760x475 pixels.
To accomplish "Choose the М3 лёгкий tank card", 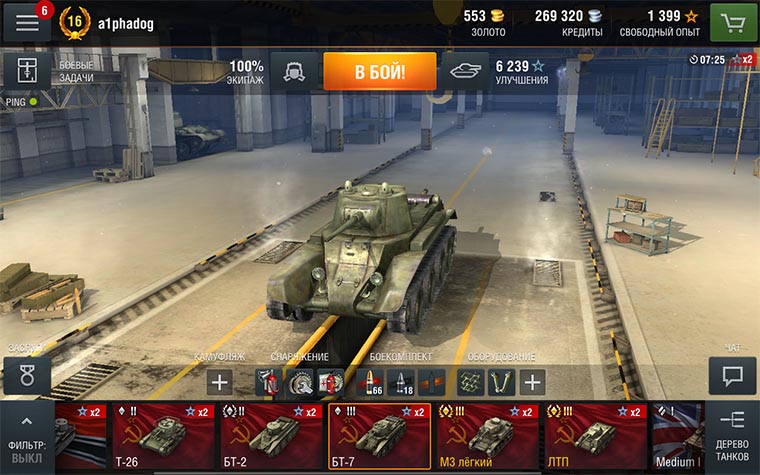I will point(487,437).
